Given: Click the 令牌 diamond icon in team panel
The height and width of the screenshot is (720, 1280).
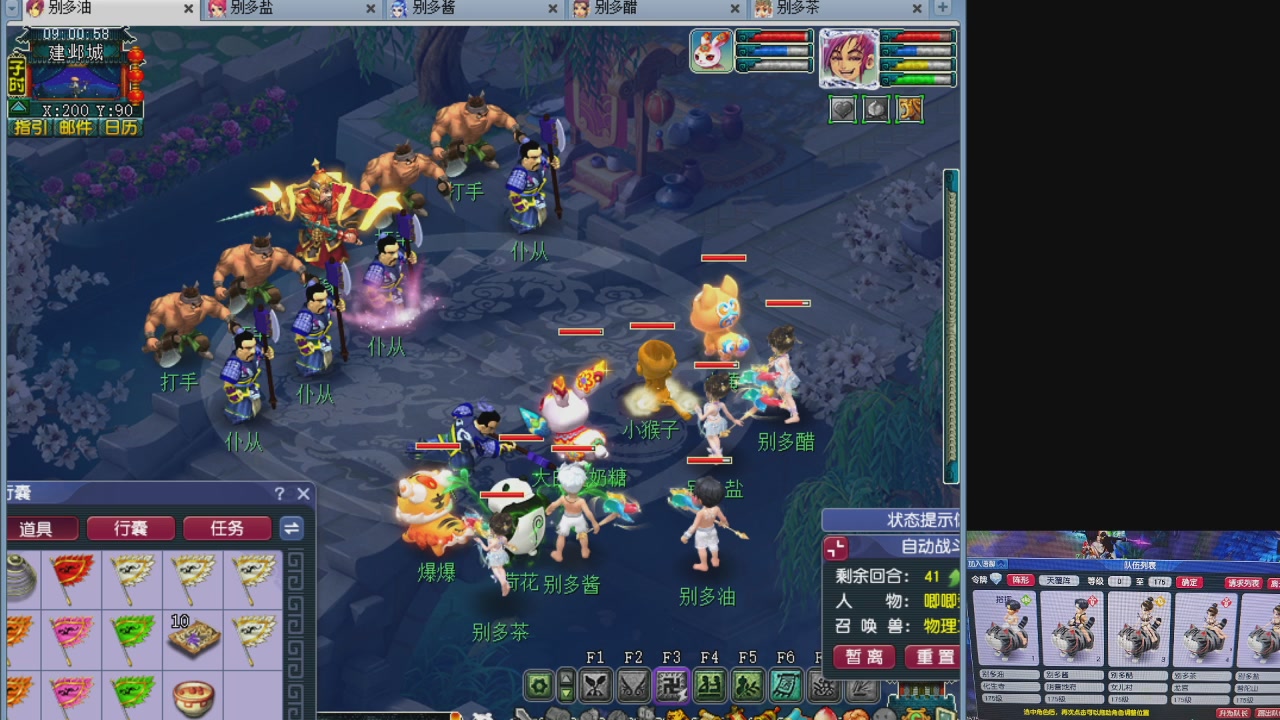Looking at the screenshot, I should [996, 580].
